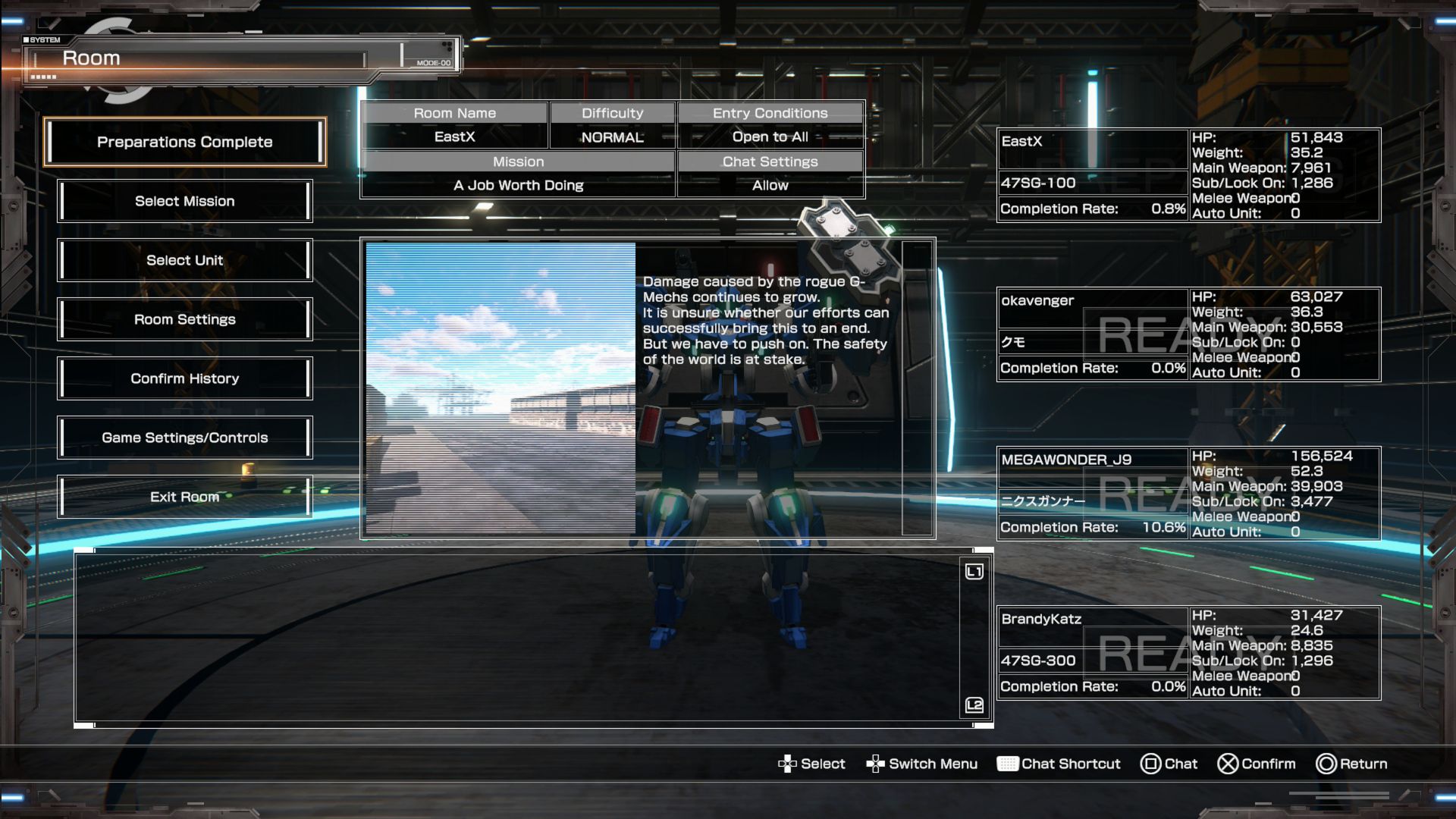Click the X Confirm button icon
1456x819 pixels.
point(1229,764)
